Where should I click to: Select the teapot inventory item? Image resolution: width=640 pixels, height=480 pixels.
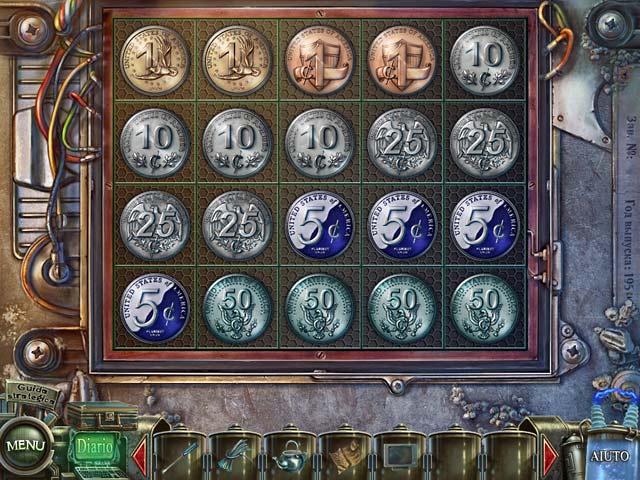click(x=288, y=456)
